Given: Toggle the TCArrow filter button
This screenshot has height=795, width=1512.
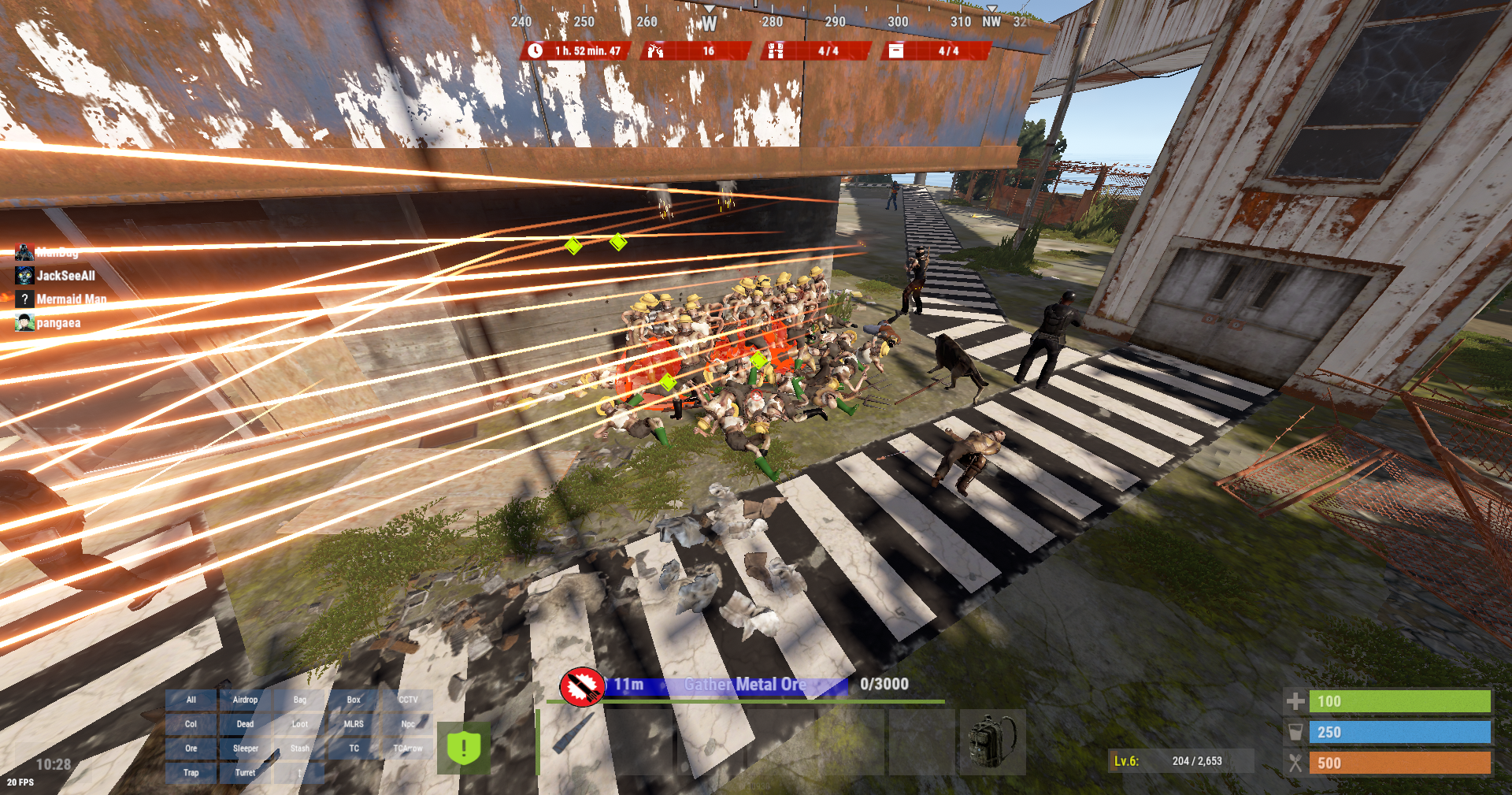Looking at the screenshot, I should (408, 749).
